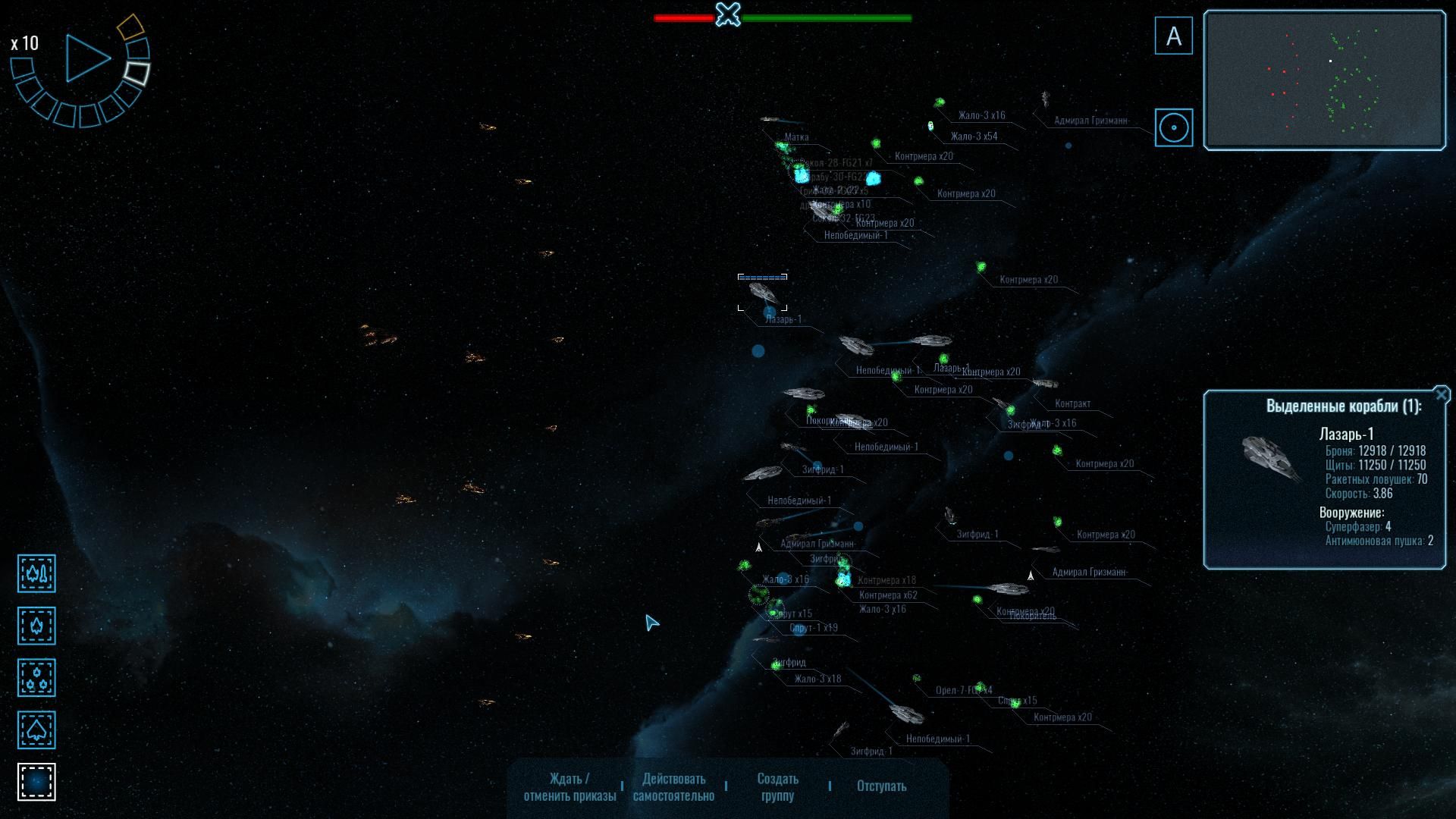Activate "Действовать самостоятельно" order
This screenshot has width=1456, height=819.
point(673,786)
